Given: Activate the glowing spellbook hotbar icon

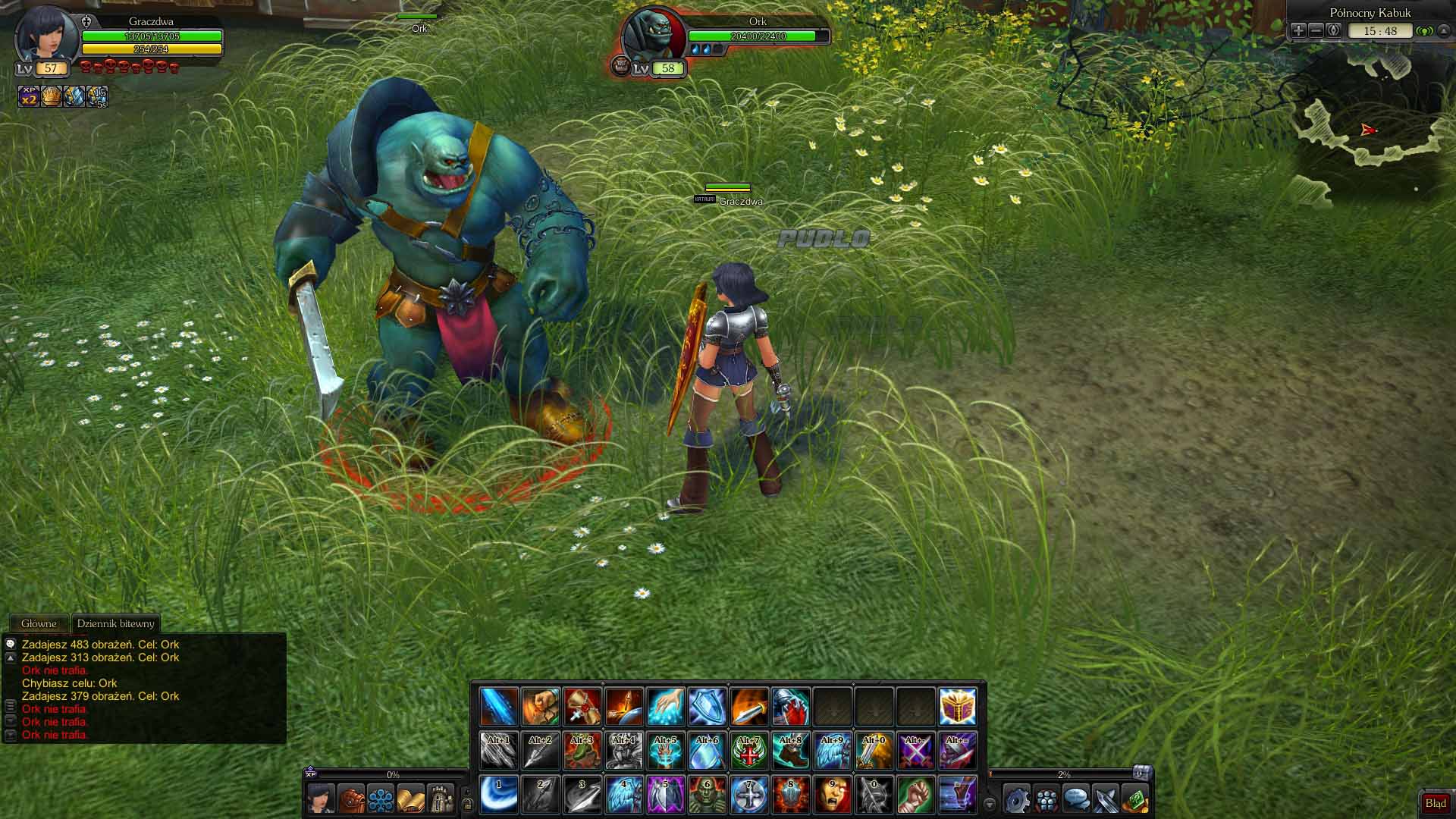Looking at the screenshot, I should (x=957, y=707).
